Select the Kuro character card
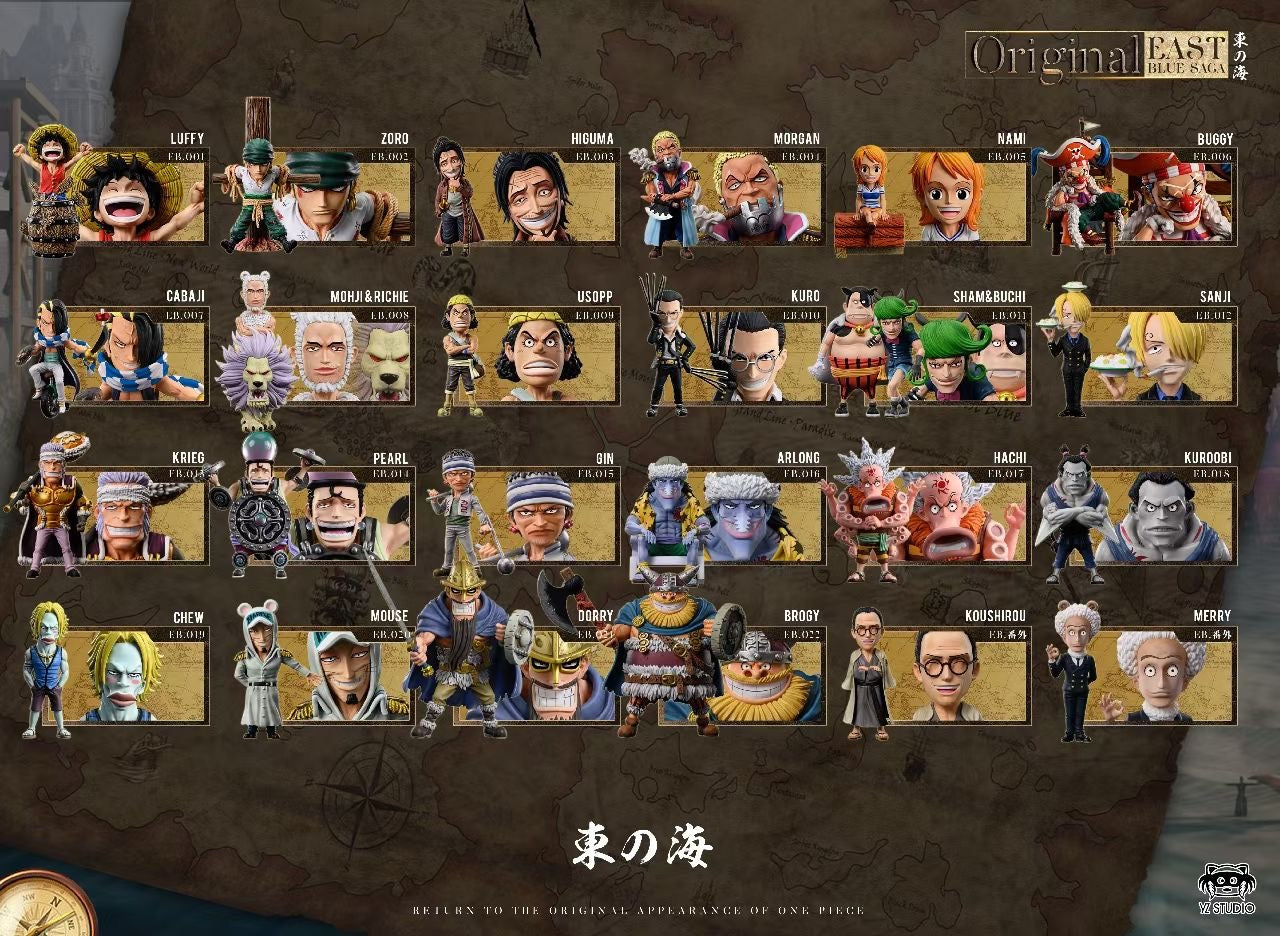 [747, 354]
